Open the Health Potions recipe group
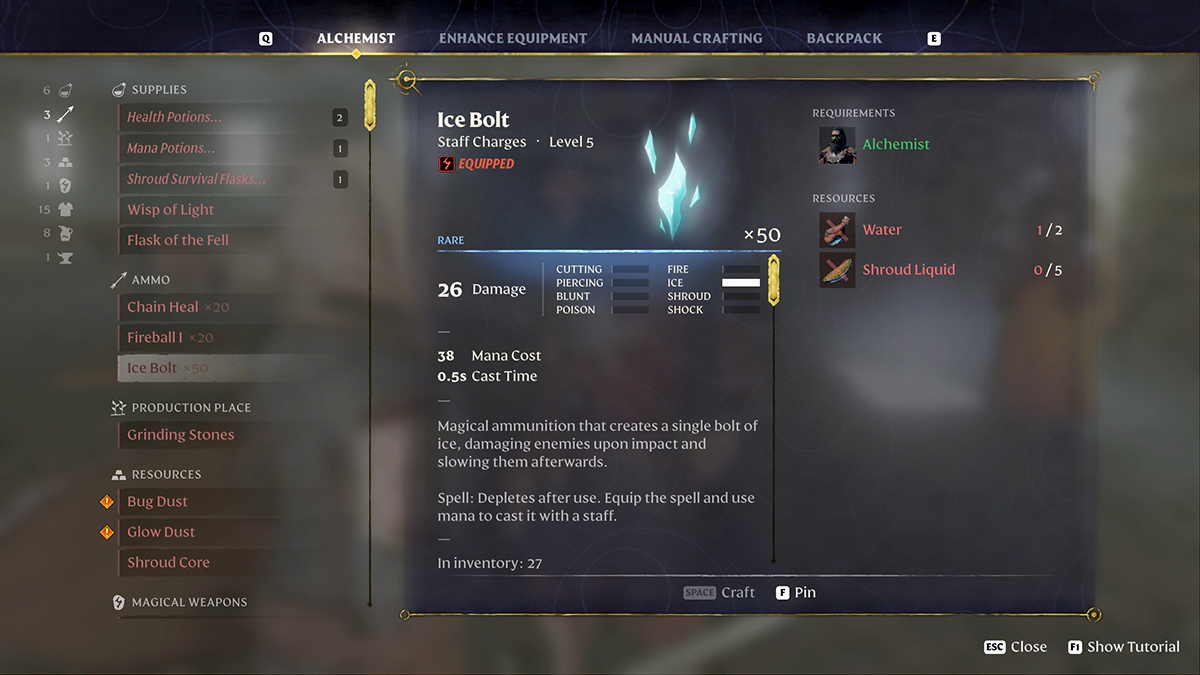1200x675 pixels. click(175, 117)
